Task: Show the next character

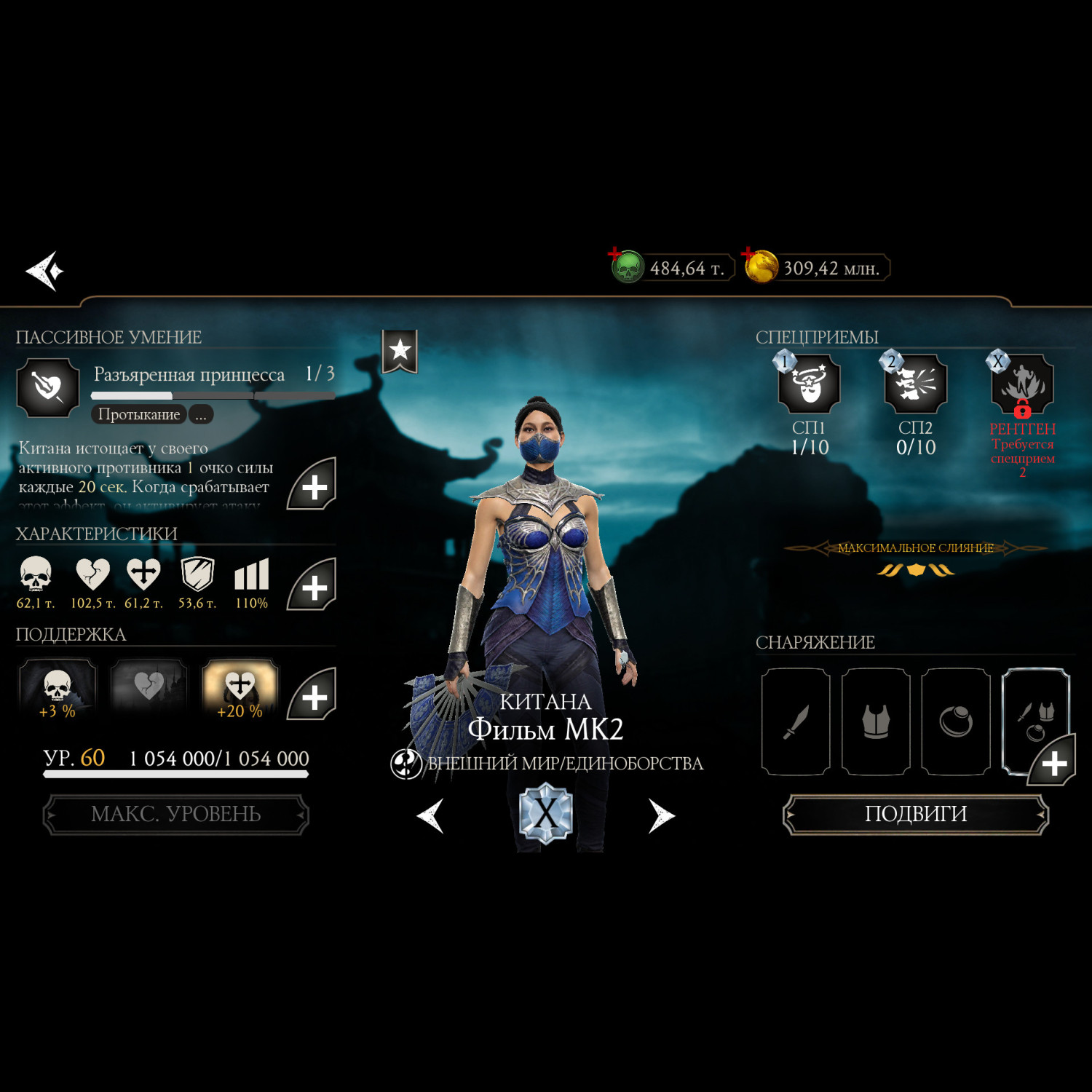Action: click(661, 815)
